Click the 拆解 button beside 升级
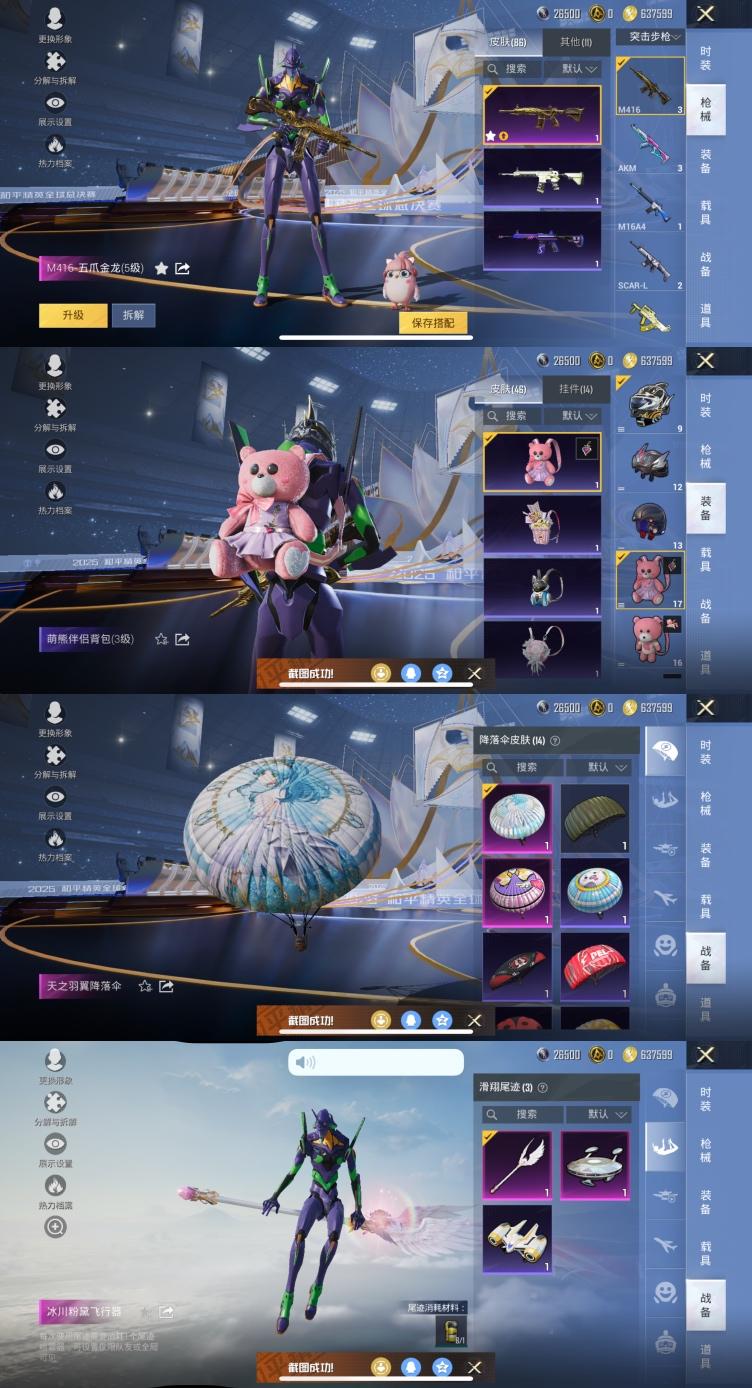Screen dimensions: 752x1388 [x=133, y=315]
